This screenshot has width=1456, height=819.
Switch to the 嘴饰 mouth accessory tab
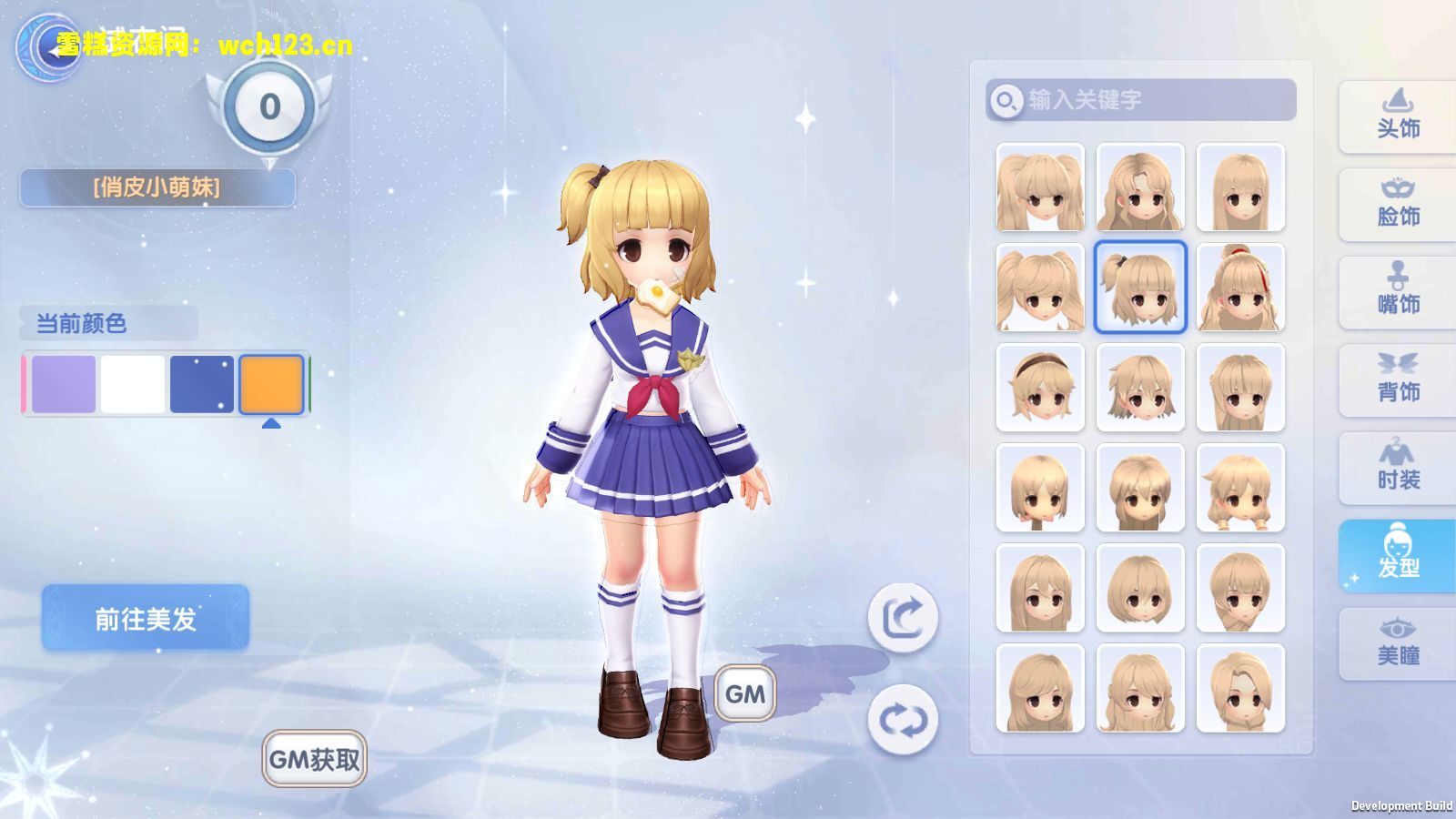[1398, 292]
